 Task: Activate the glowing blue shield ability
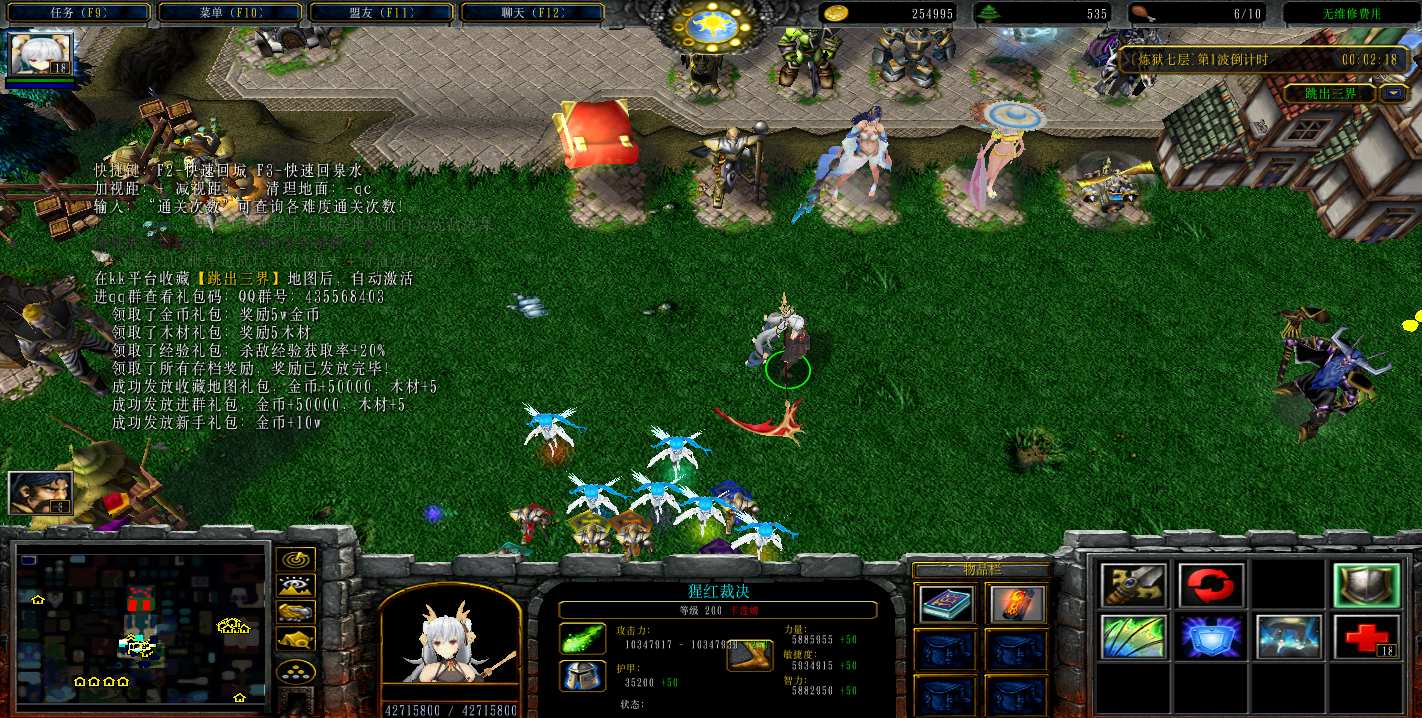1211,637
